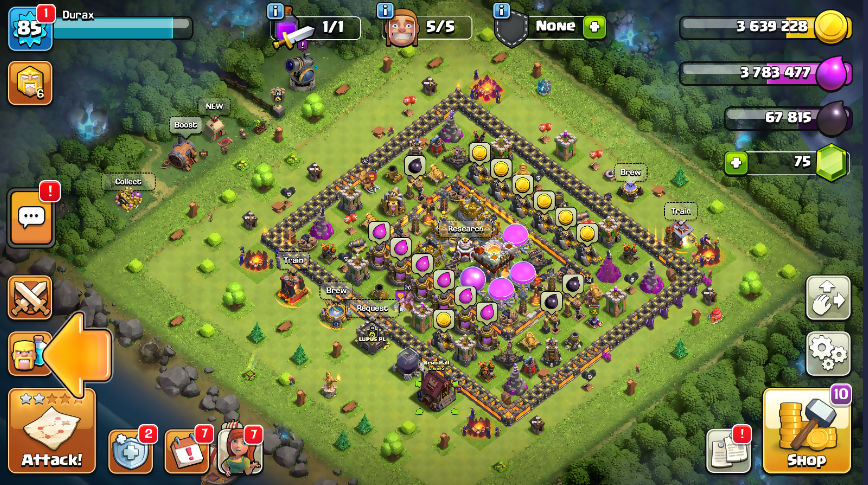Show info for the 5/5 builders
This screenshot has width=868, height=485.
(385, 11)
